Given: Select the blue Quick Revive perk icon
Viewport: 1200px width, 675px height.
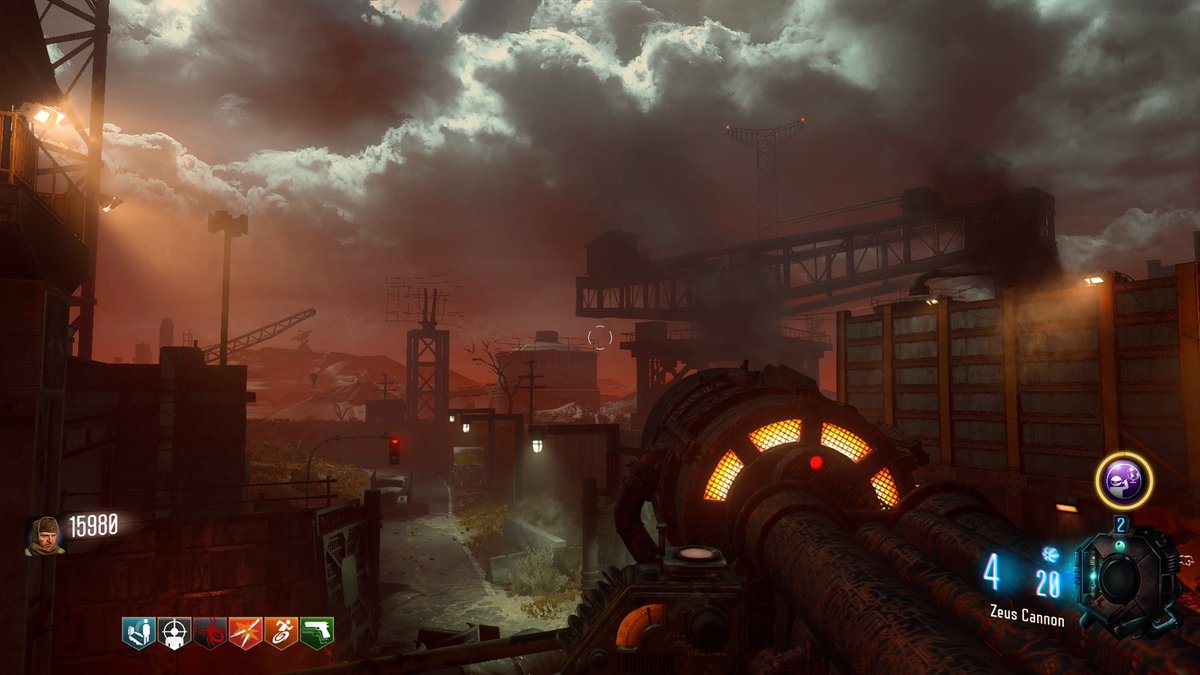Looking at the screenshot, I should (x=137, y=632).
